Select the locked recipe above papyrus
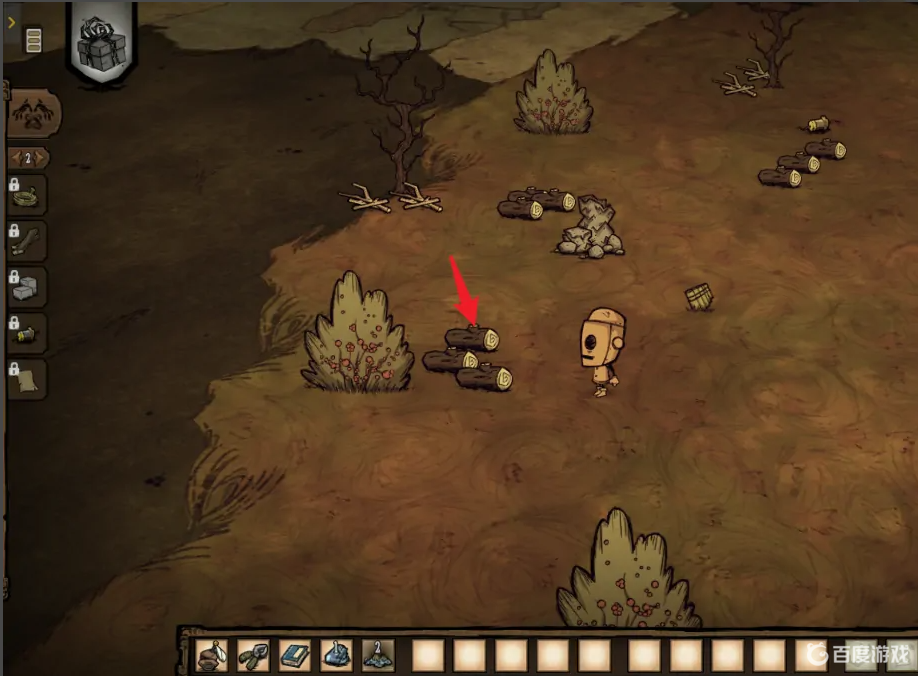Screen dimensions: 918x676 [x=29, y=335]
